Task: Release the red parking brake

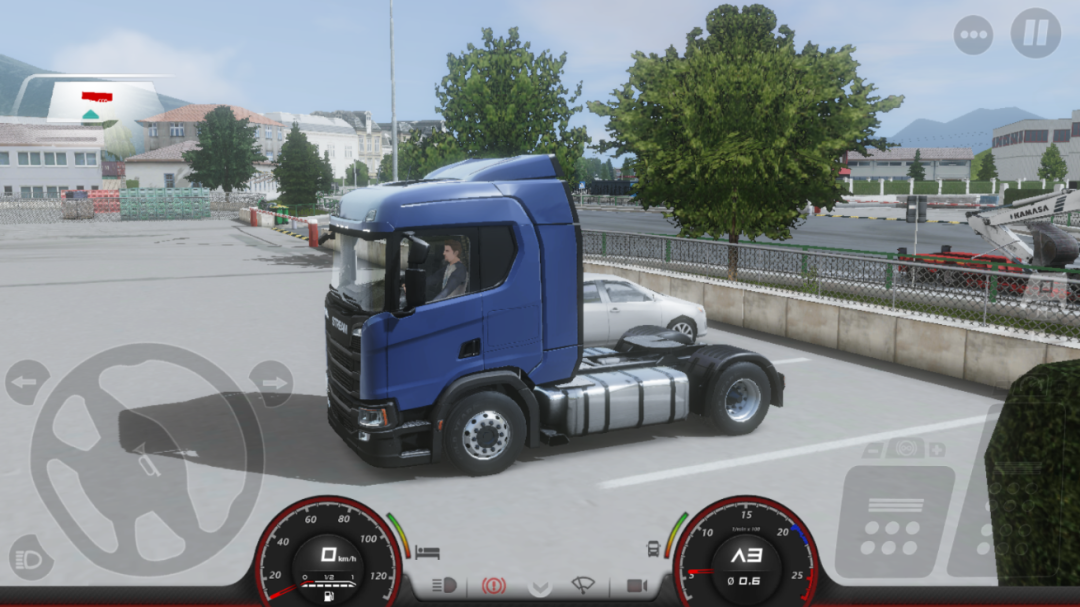Action: tap(493, 585)
